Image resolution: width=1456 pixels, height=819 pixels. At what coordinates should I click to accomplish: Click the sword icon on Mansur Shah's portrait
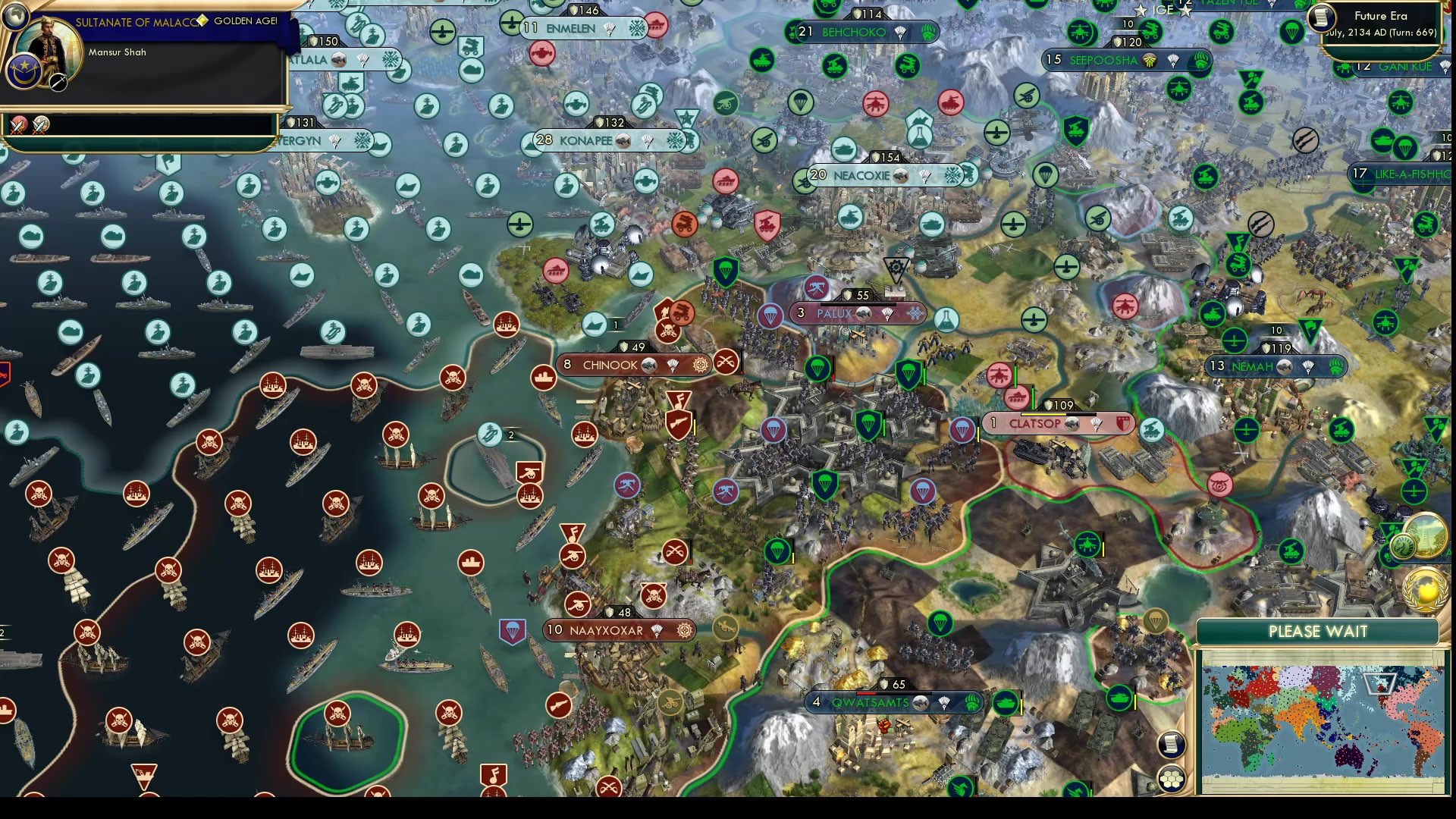58,83
